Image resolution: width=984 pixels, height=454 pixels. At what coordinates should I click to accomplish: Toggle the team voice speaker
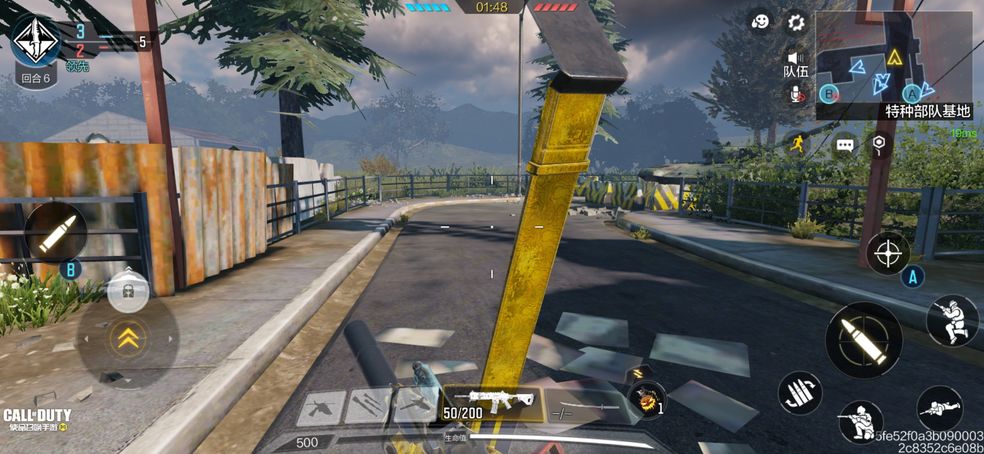click(796, 57)
